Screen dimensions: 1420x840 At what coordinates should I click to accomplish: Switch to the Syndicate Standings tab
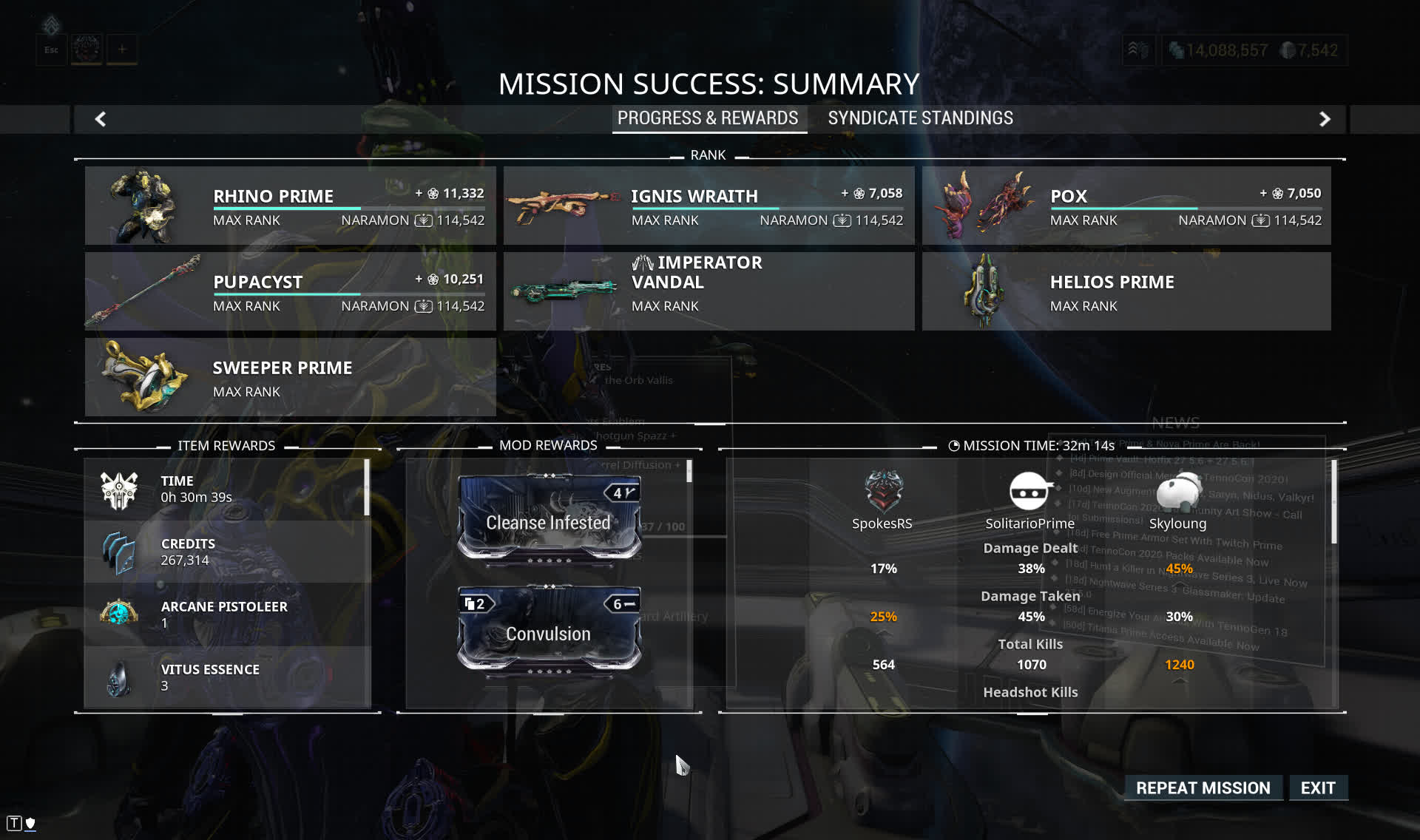(x=920, y=118)
